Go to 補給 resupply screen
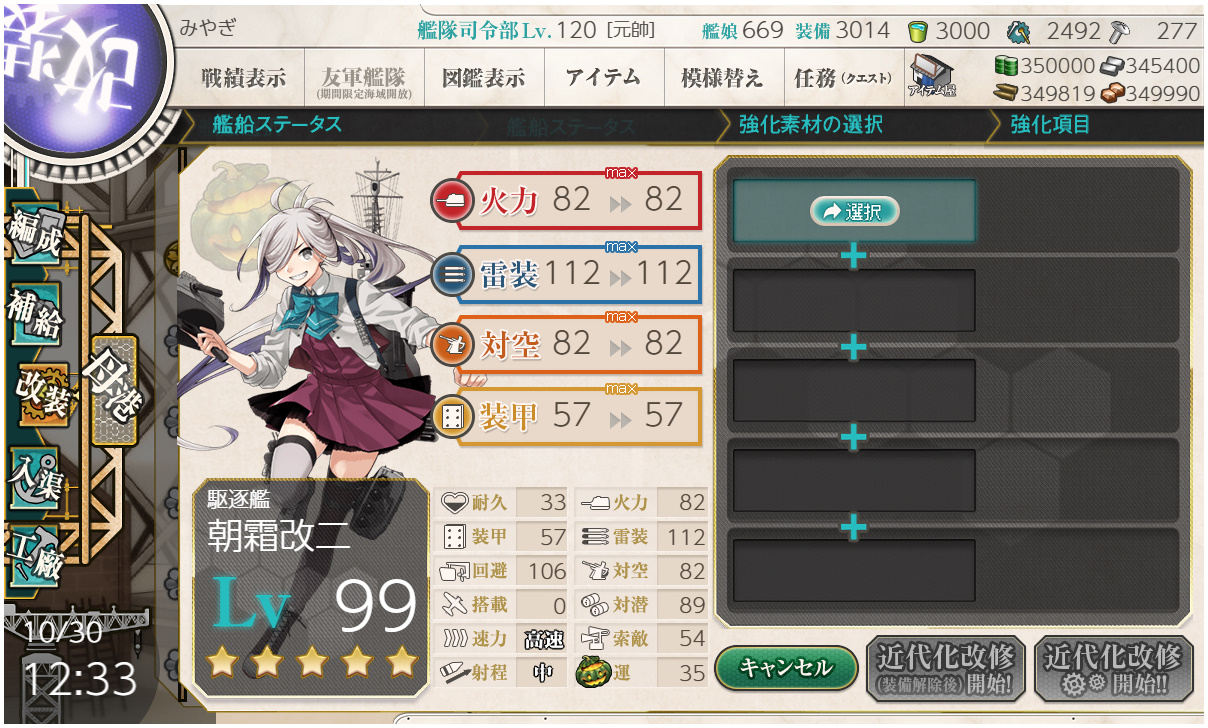Image resolution: width=1208 pixels, height=728 pixels. click(x=37, y=312)
